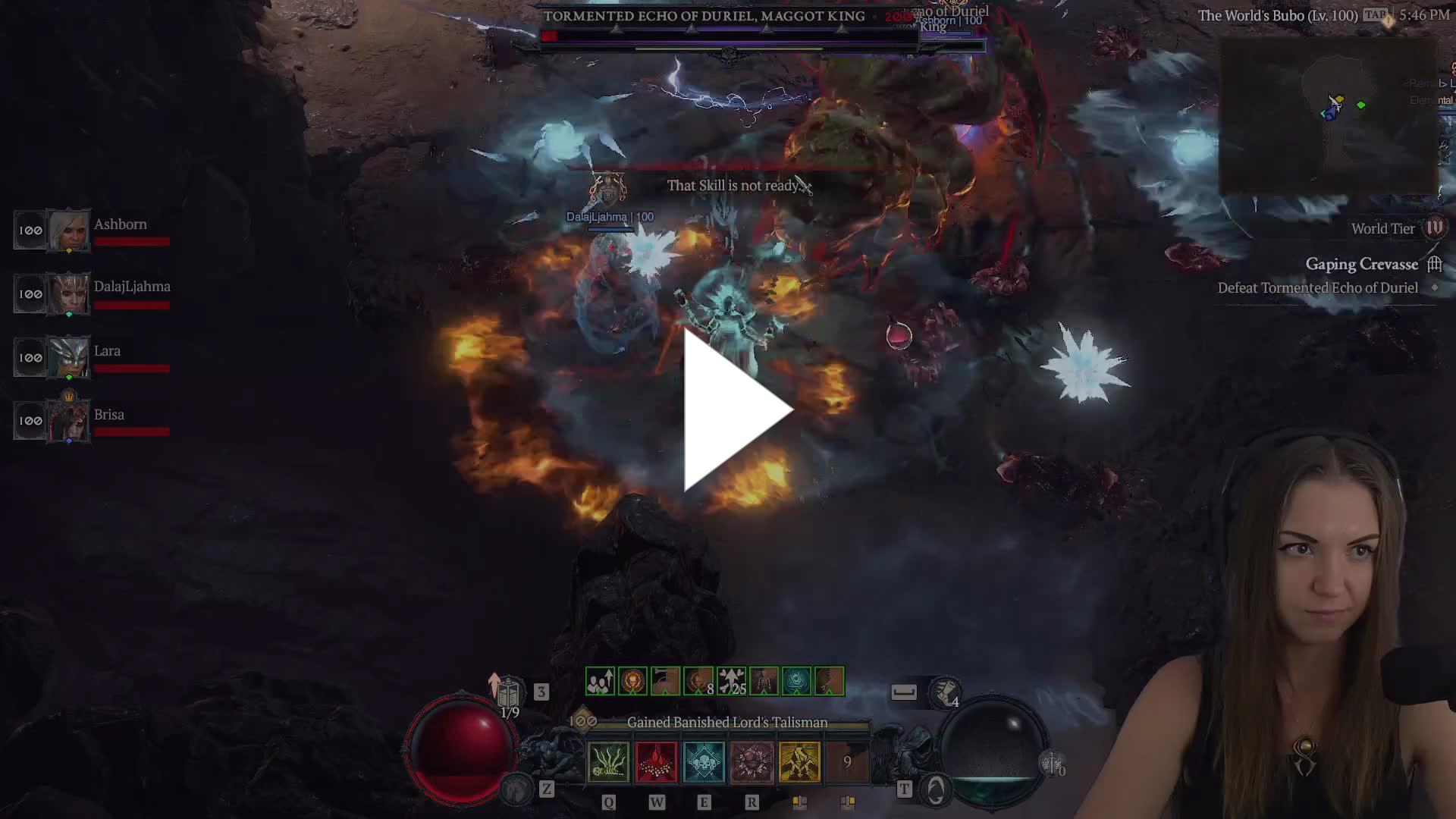
Task: Activate the yellow skill icon
Action: [799, 762]
